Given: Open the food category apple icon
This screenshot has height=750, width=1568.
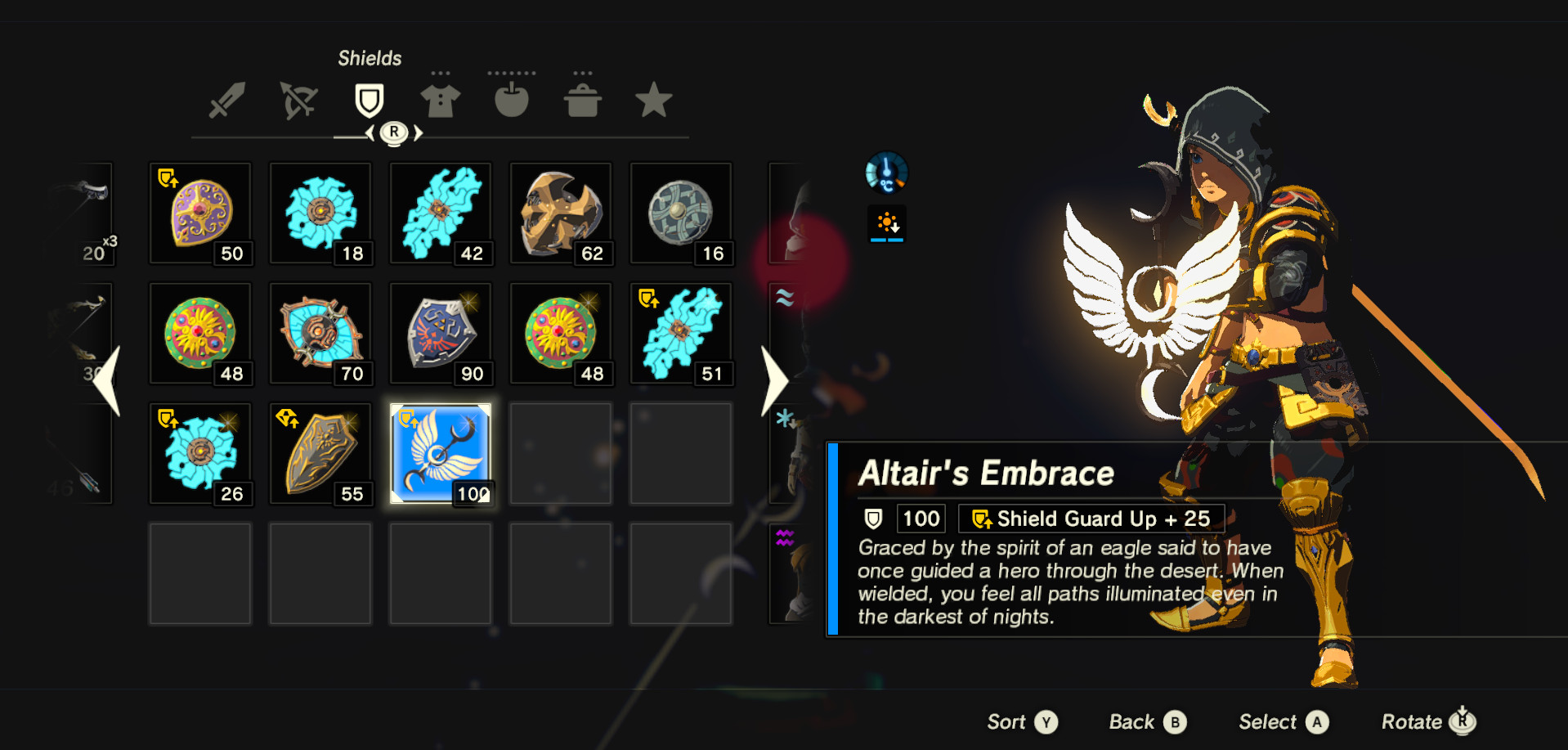Looking at the screenshot, I should pos(512,100).
